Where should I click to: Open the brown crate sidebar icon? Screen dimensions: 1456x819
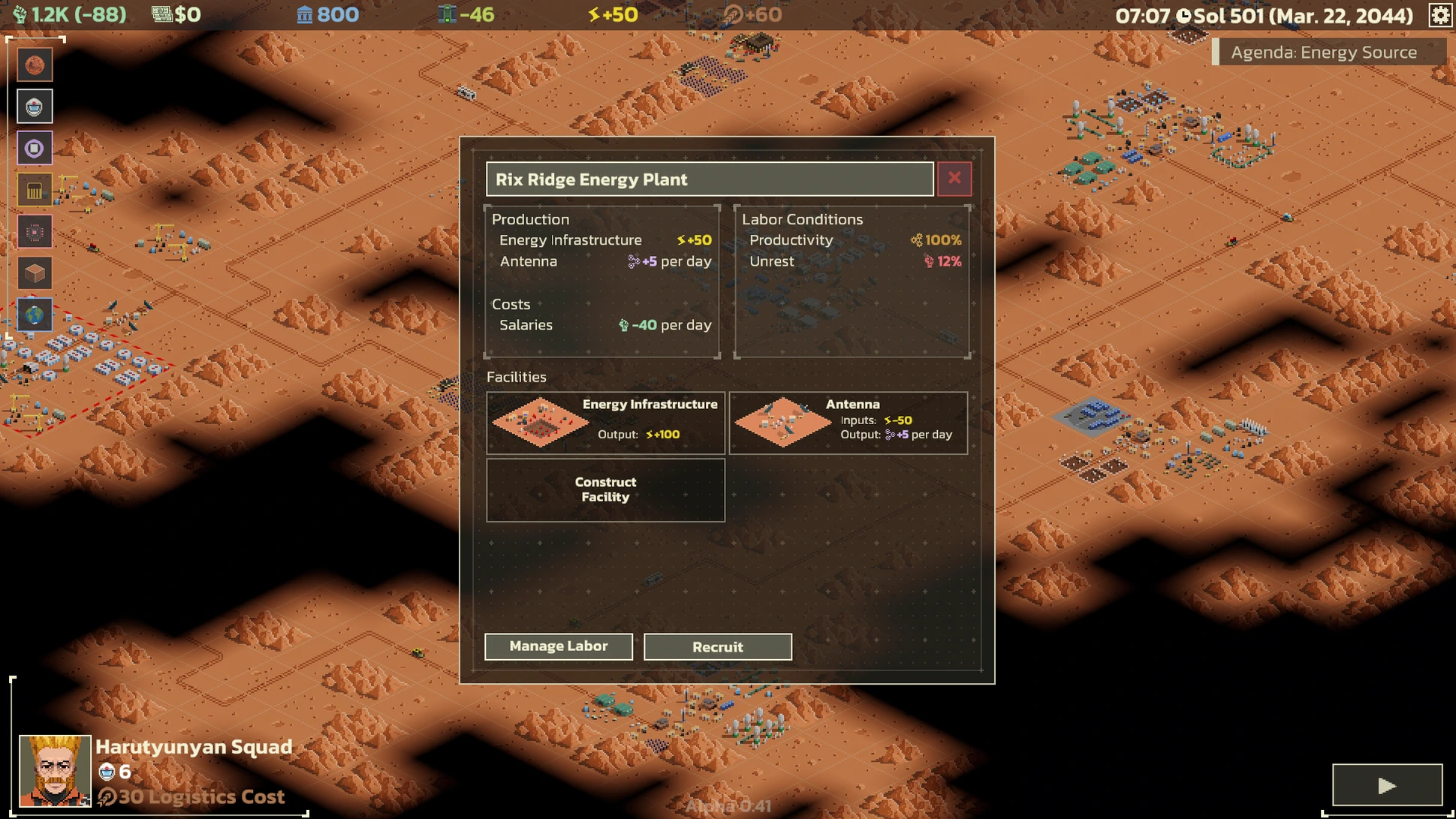tap(35, 273)
